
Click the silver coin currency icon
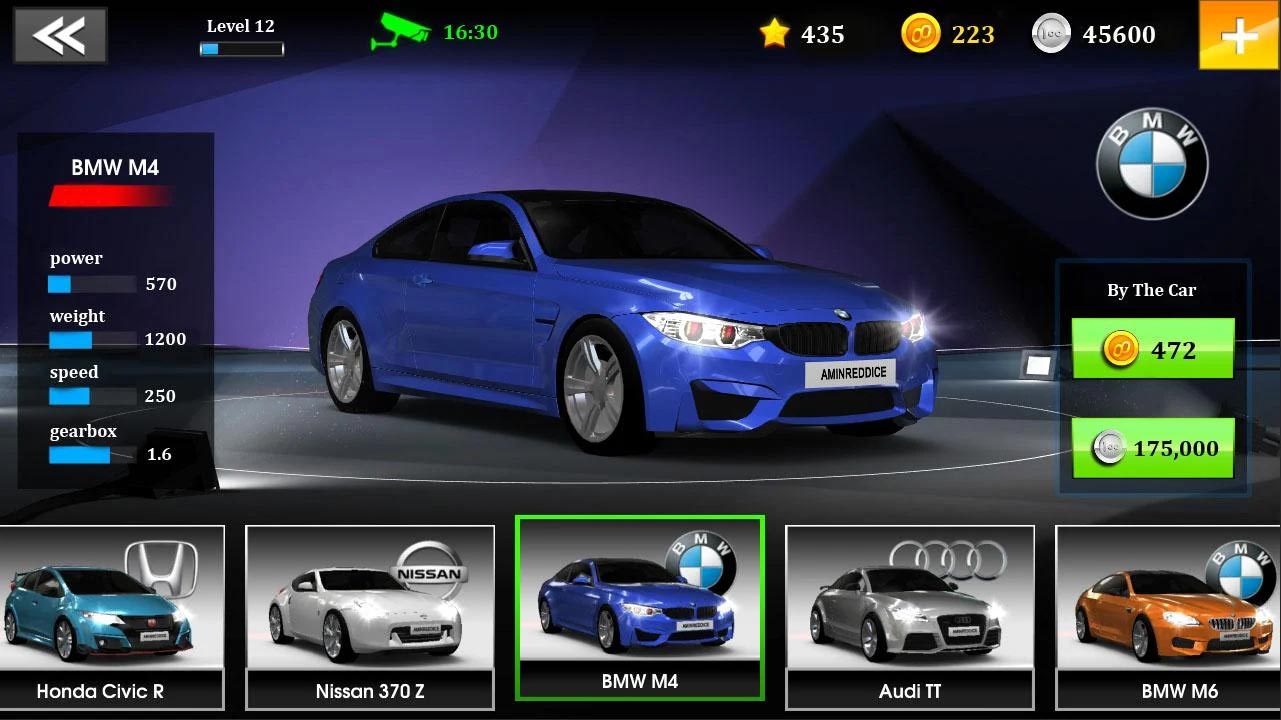[1050, 33]
